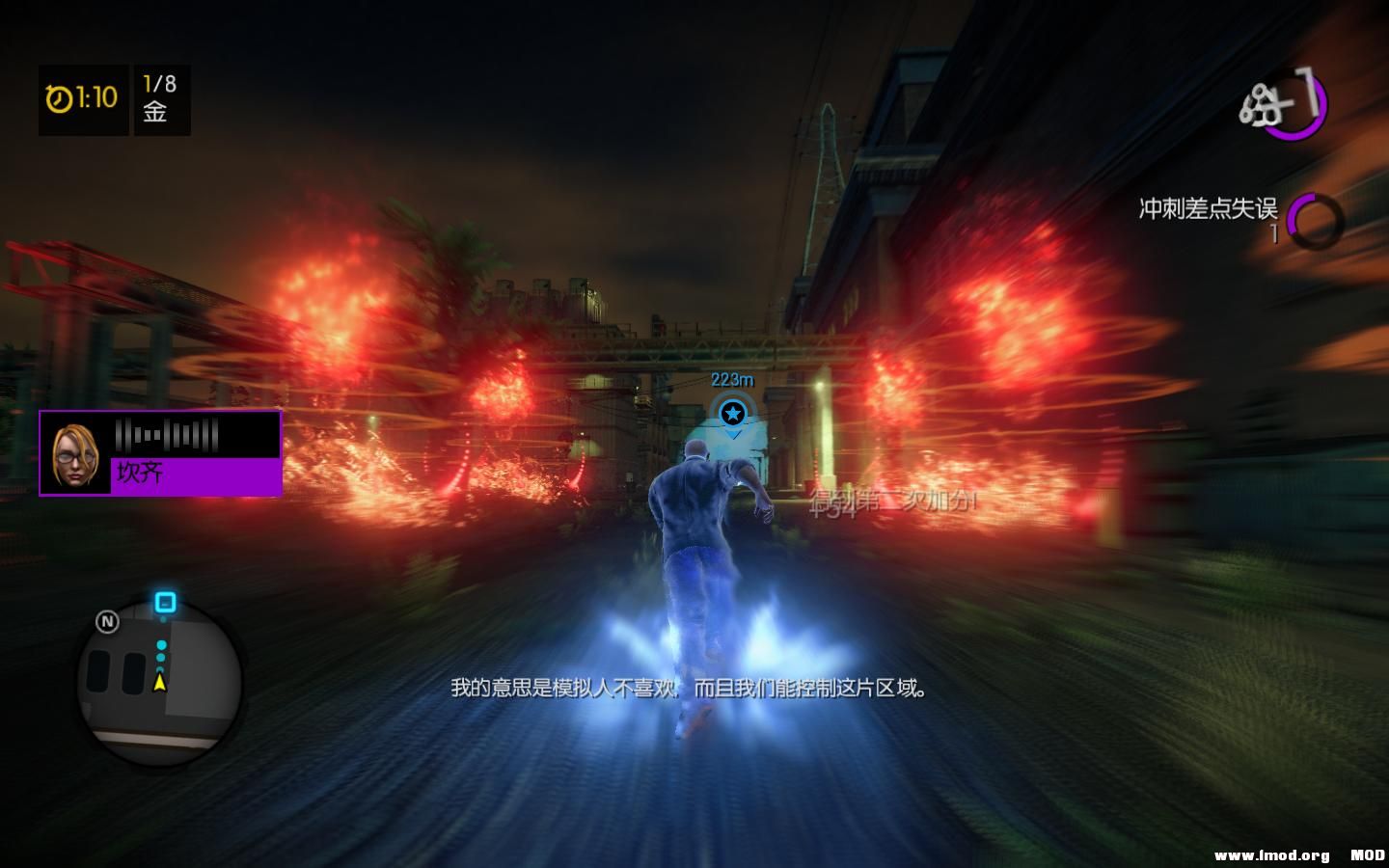
Task: Click the star waypoint marker at 223m
Action: coord(732,413)
